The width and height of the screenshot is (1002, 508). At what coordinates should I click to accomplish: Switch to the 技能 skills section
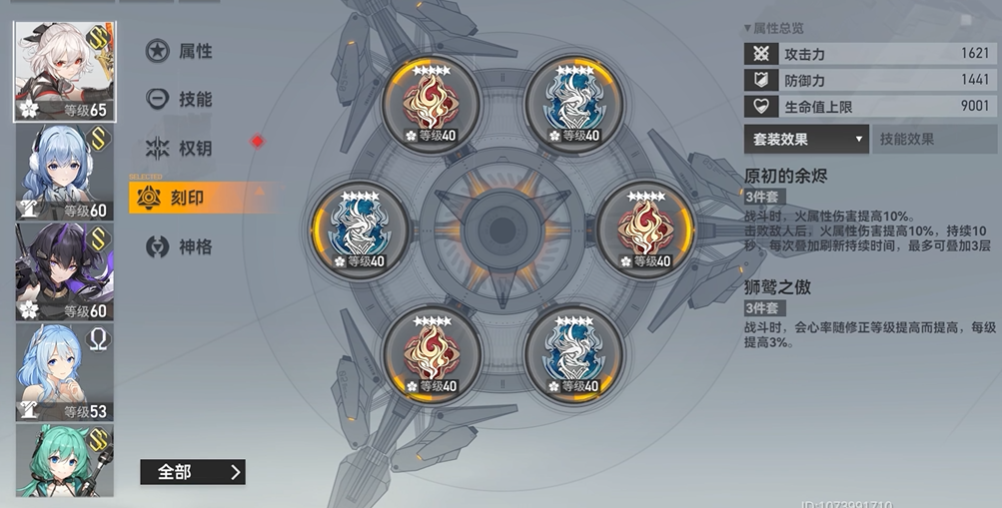coord(181,99)
